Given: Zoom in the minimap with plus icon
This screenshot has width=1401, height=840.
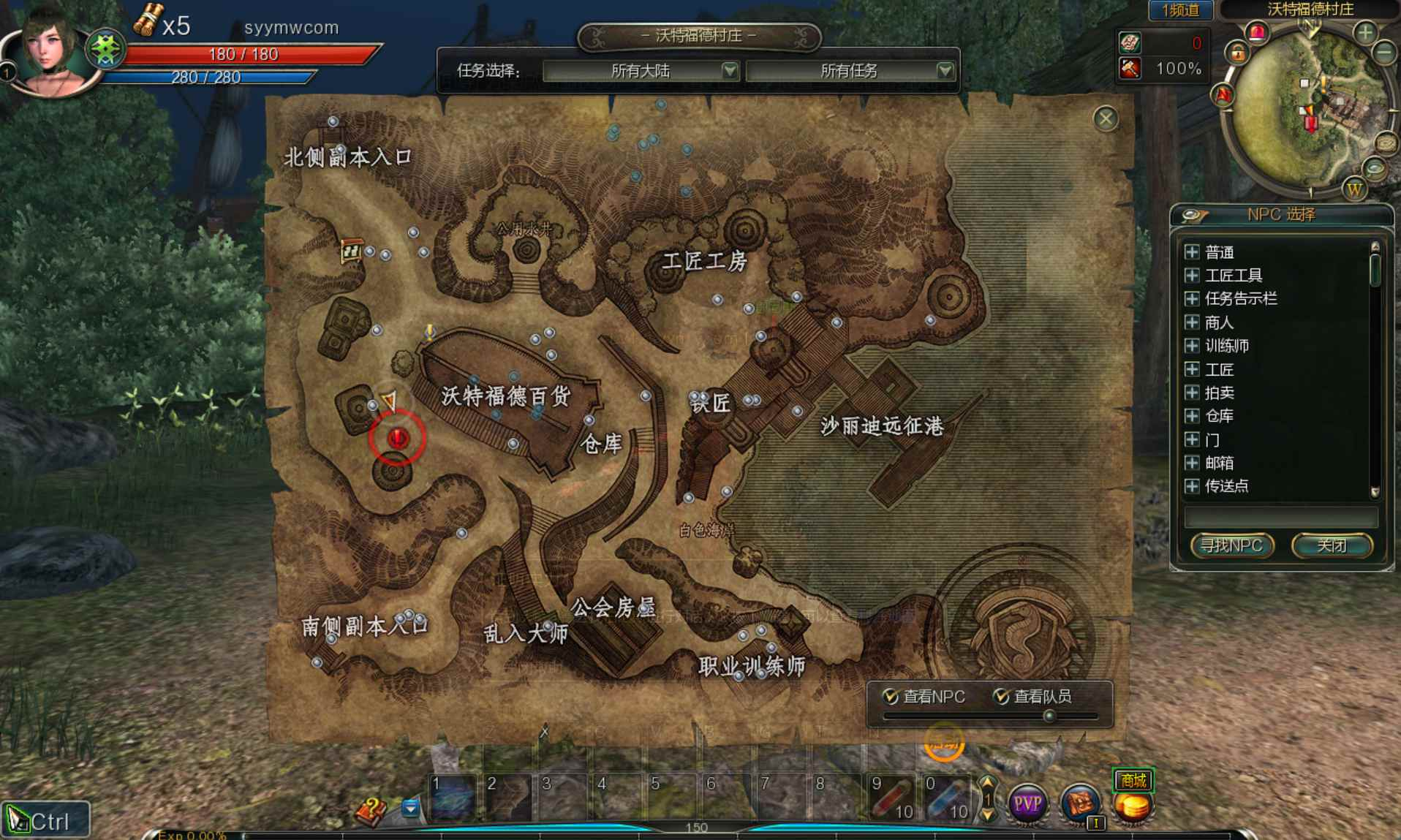Looking at the screenshot, I should click(x=1364, y=33).
